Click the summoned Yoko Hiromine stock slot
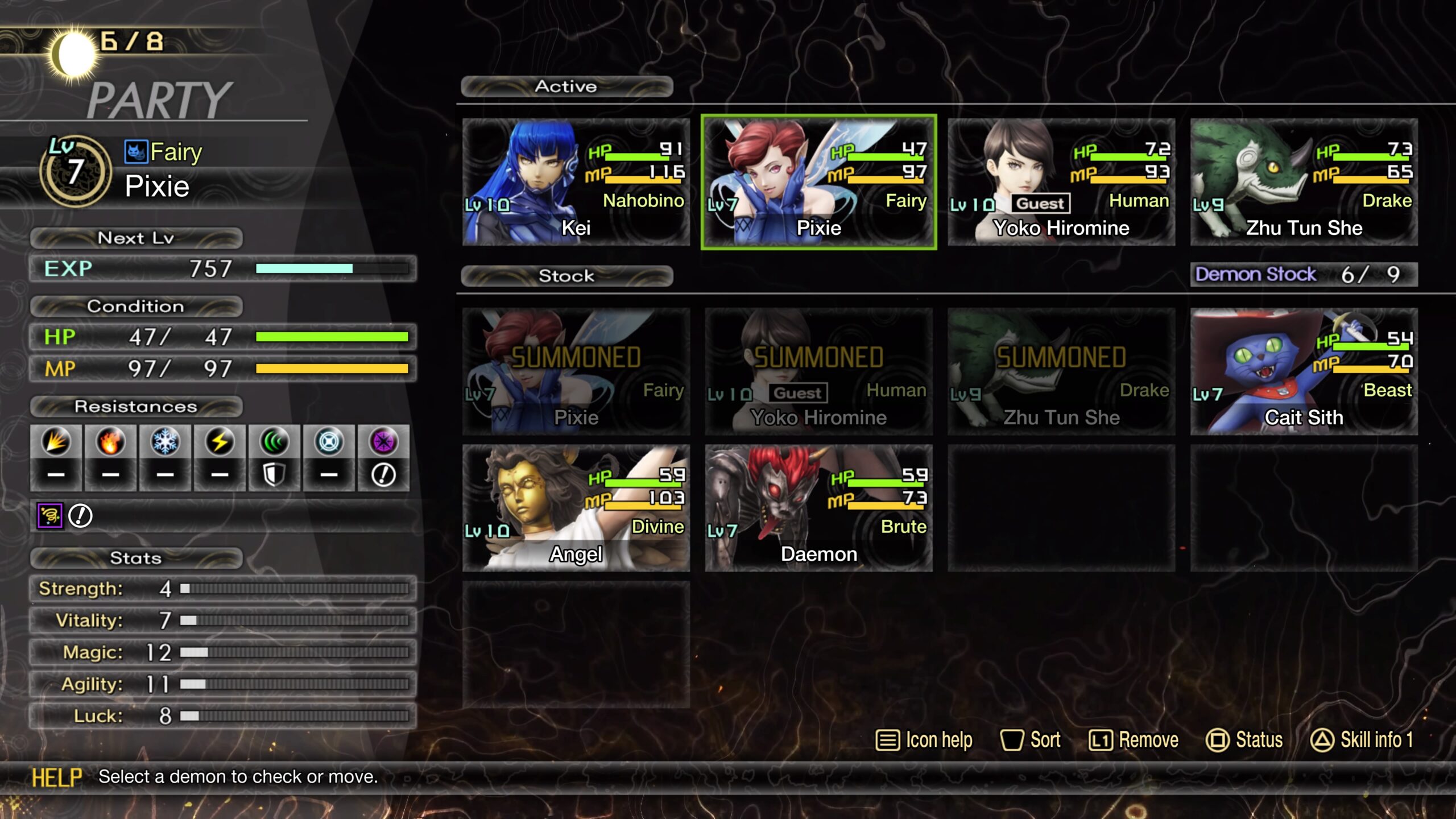The image size is (1456, 819). point(818,371)
